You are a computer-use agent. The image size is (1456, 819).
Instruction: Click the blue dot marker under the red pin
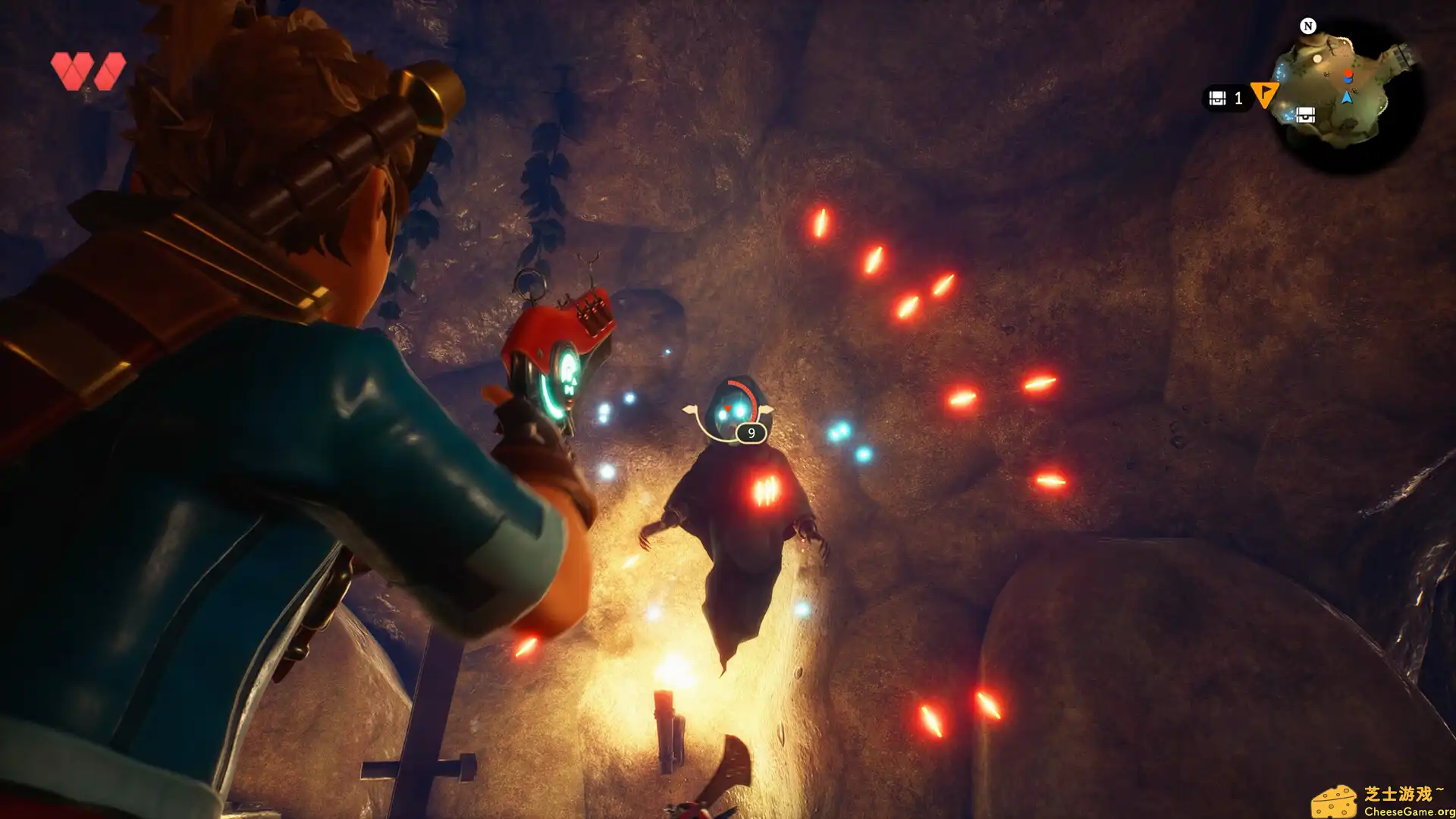tap(1349, 80)
